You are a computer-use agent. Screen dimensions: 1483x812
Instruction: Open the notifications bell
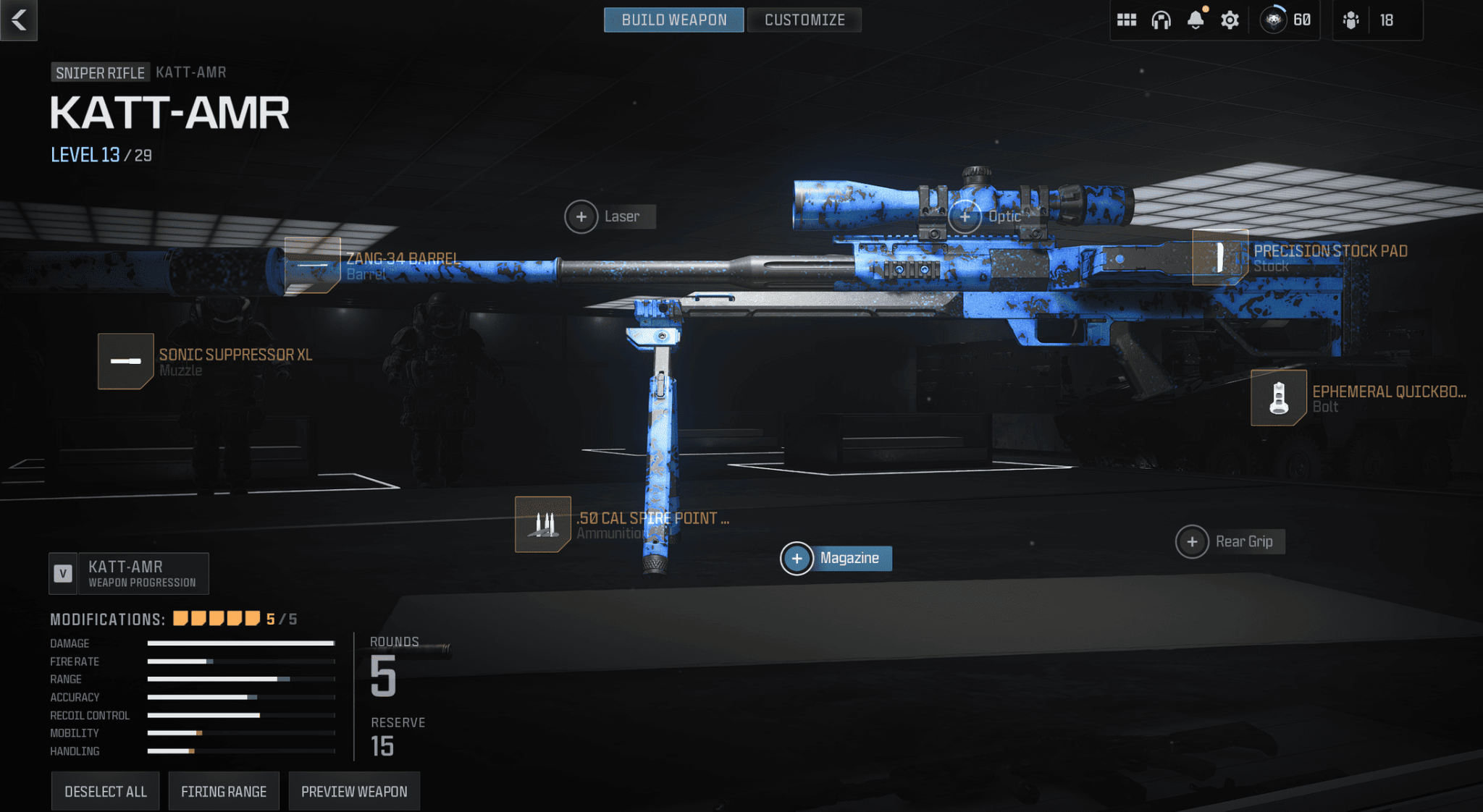coord(1196,20)
